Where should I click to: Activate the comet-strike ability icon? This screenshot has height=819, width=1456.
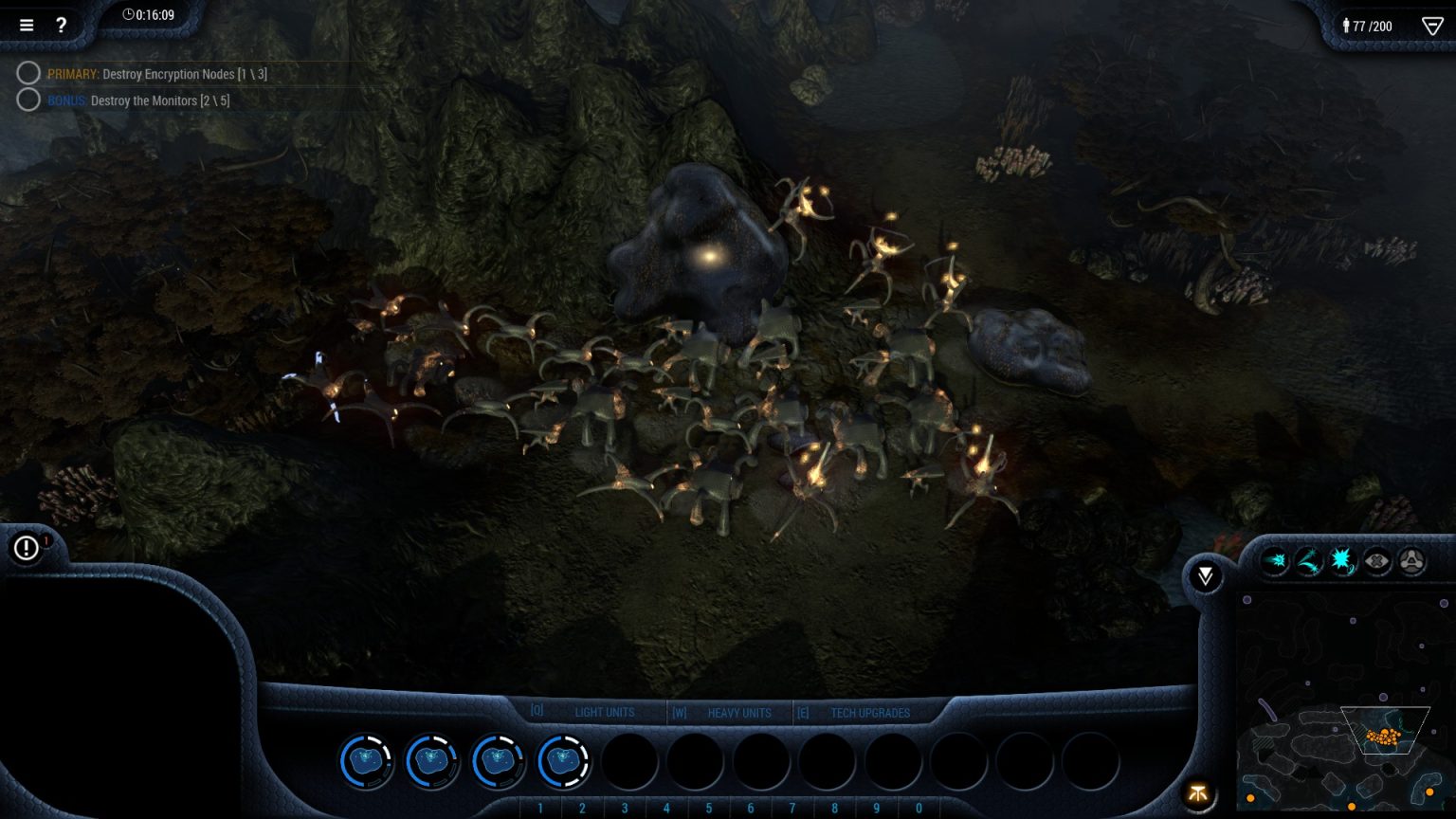click(x=1309, y=561)
